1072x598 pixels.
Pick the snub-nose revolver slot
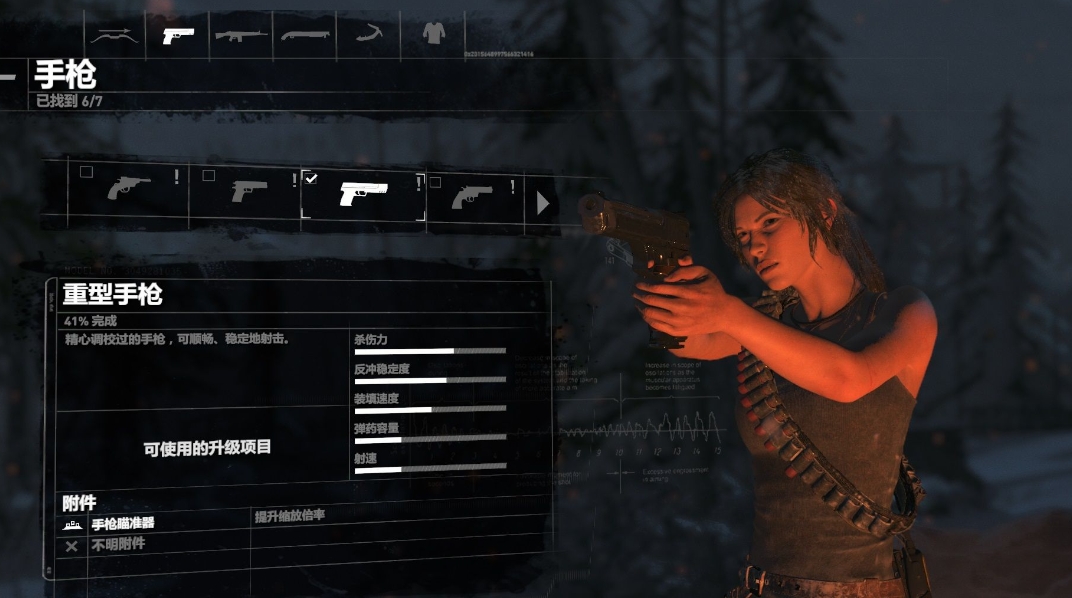[x=471, y=195]
